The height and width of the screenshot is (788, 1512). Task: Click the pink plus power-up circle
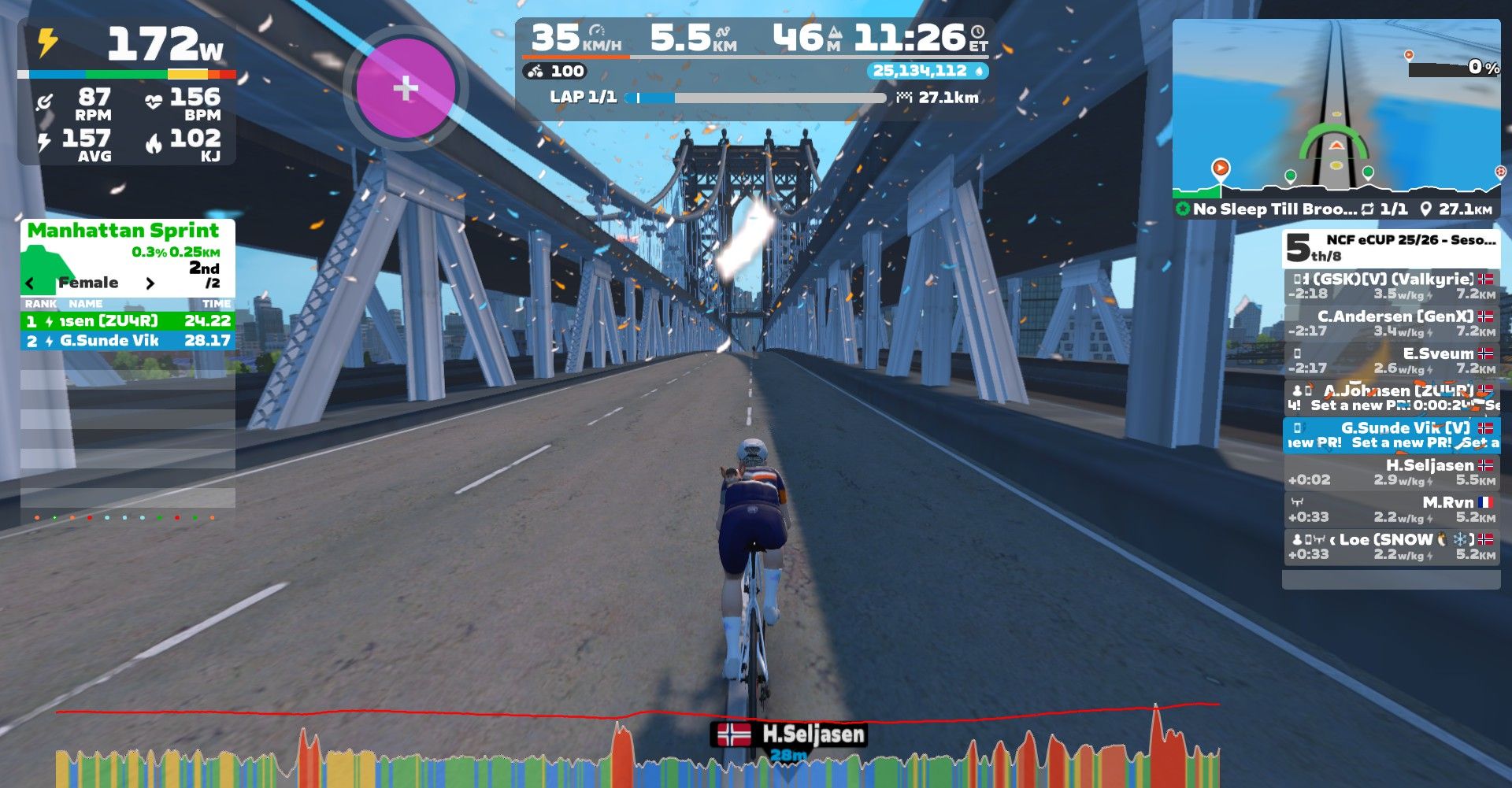coord(406,88)
